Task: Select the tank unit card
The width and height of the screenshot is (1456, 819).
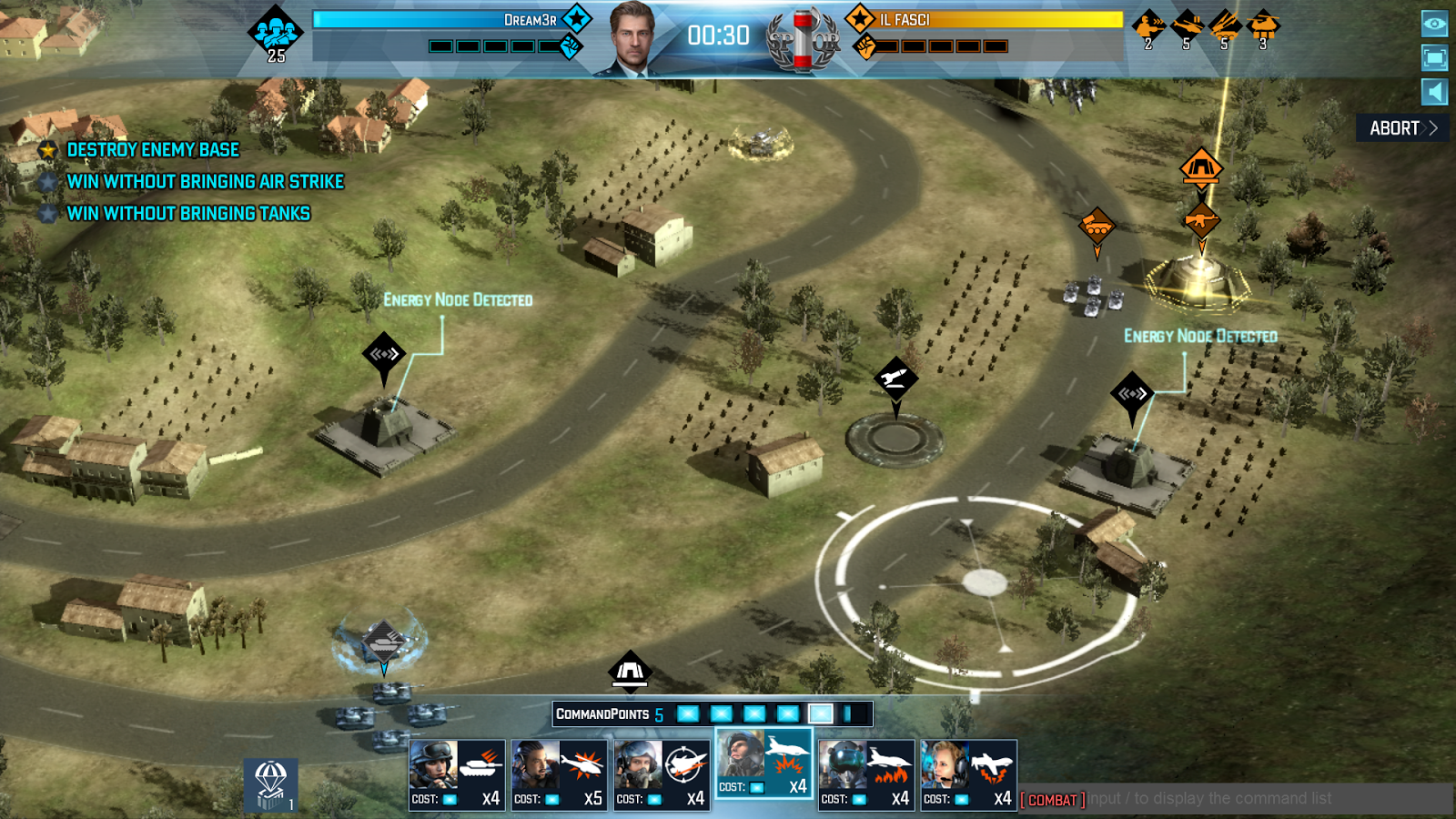Action: point(457,774)
